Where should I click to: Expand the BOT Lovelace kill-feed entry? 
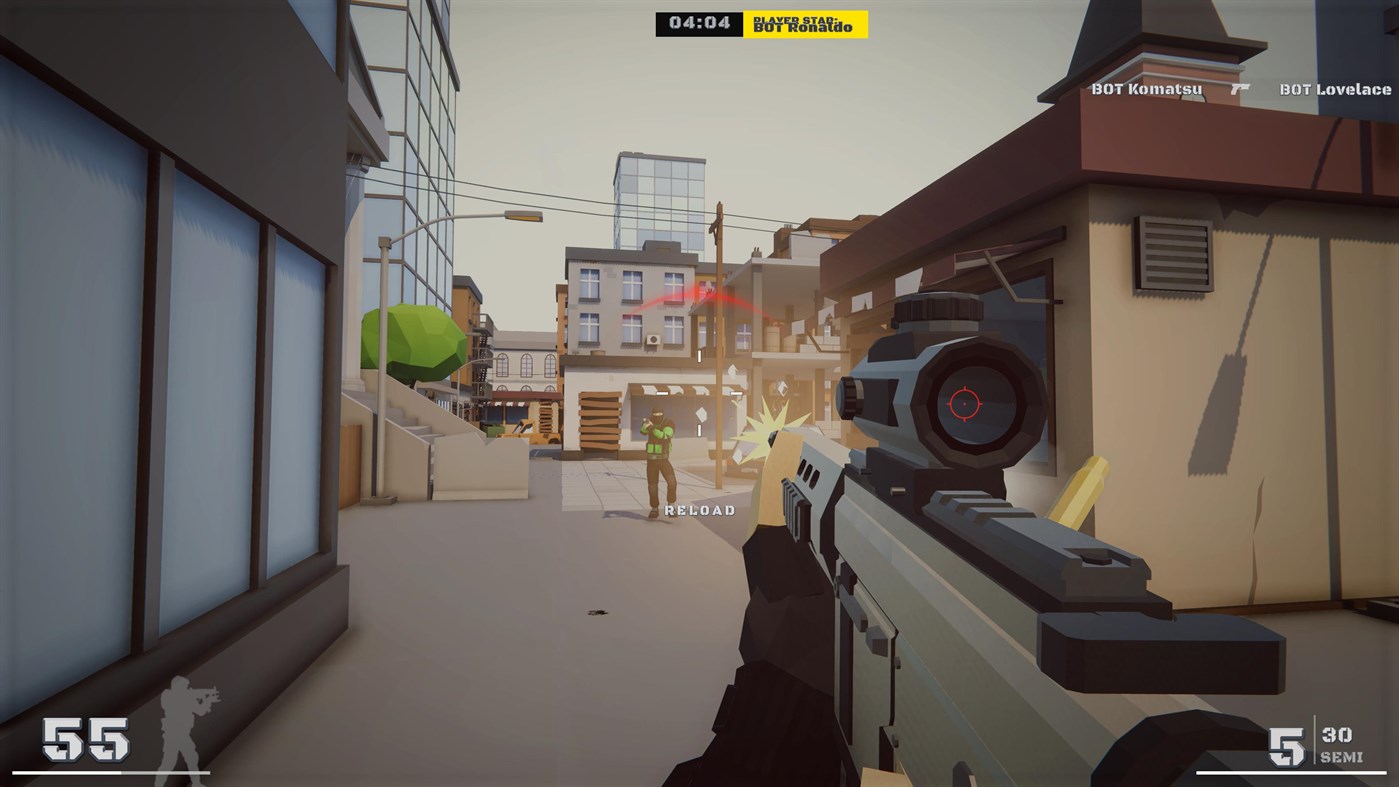coord(1333,88)
